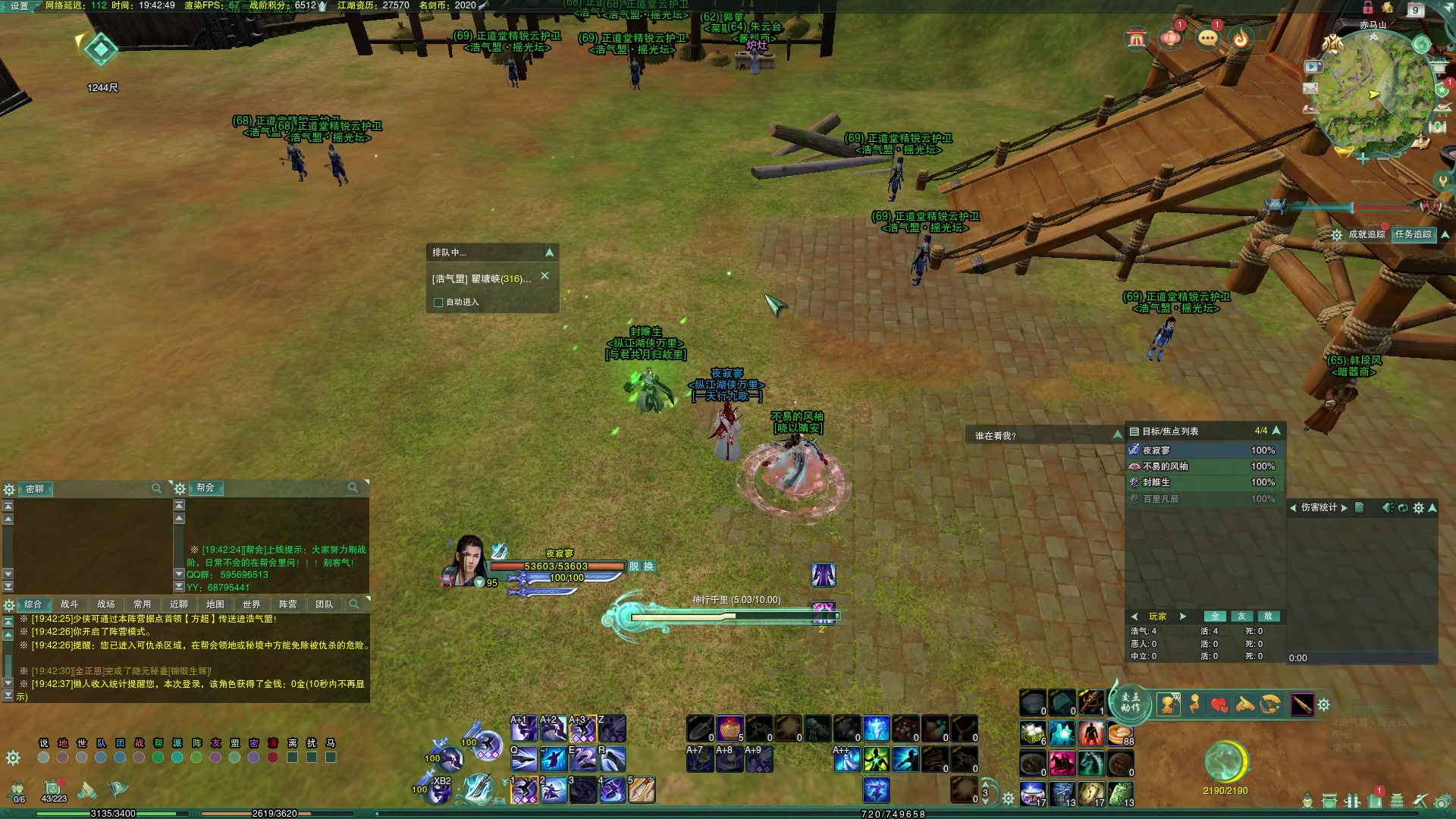Switch to the 任务追踪 tracker tab
This screenshot has height=819, width=1456.
(x=1414, y=234)
